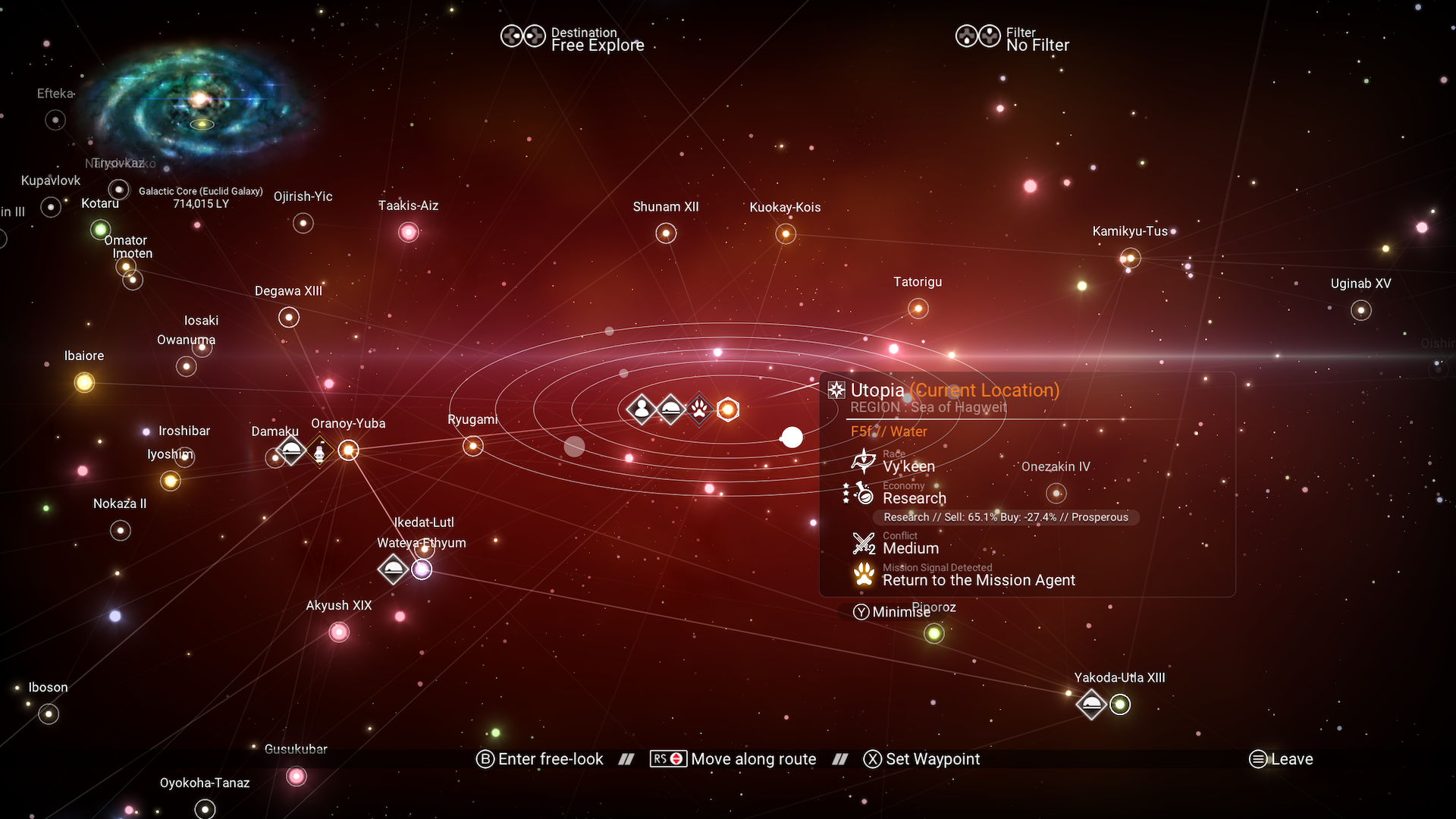Screen dimensions: 1456x819
Task: Pick the Nokaza II star system
Action: [x=121, y=530]
